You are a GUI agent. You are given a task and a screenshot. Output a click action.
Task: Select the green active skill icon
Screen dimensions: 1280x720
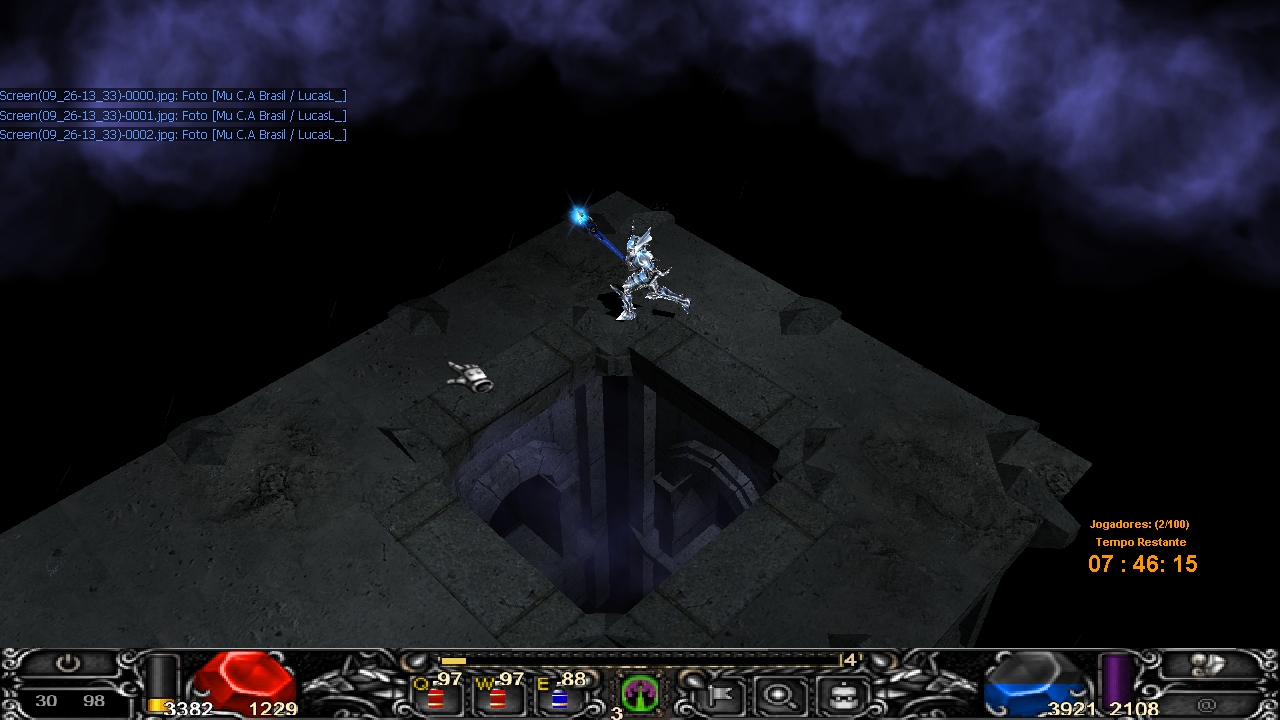tap(639, 692)
